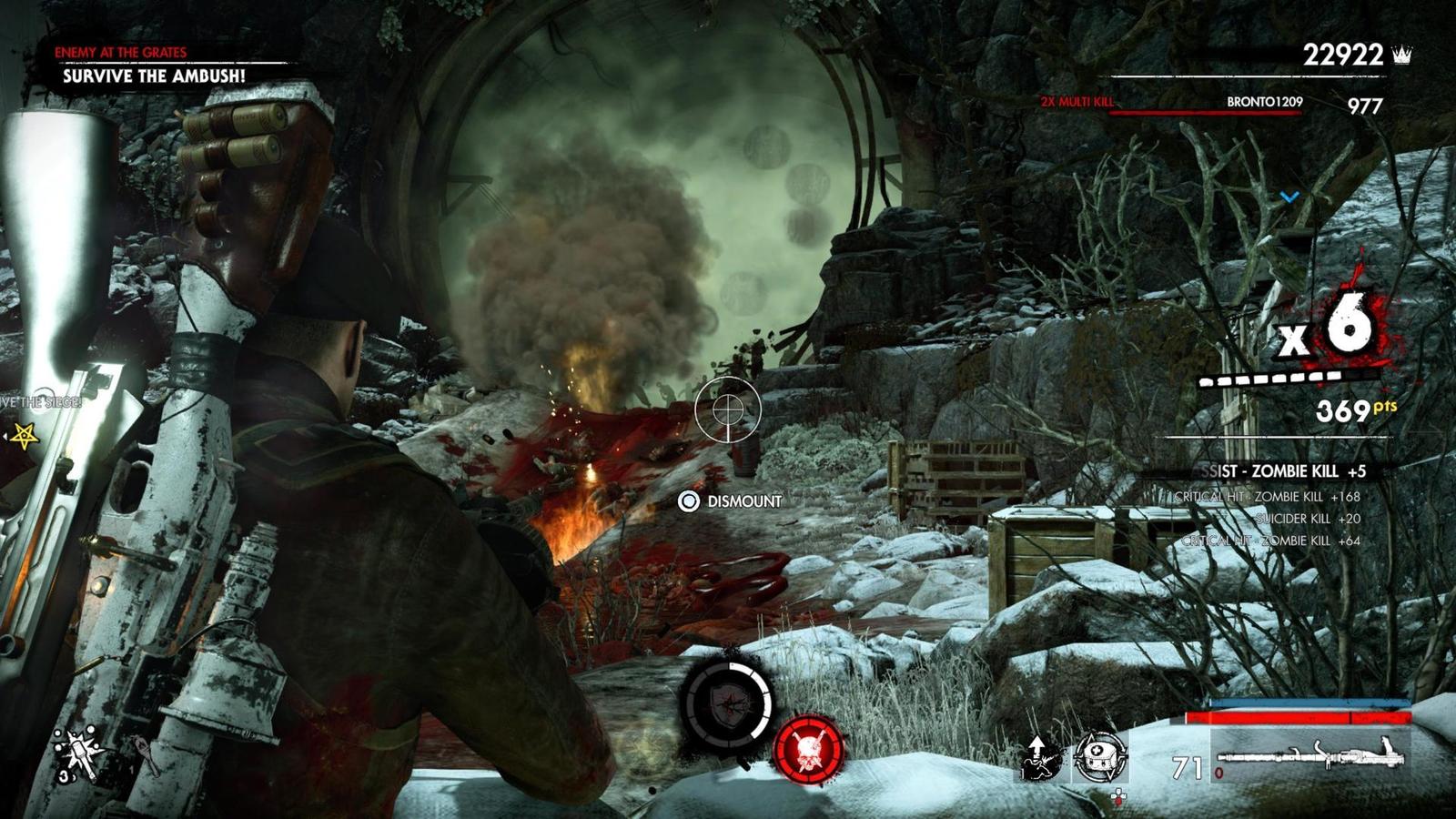Click the Bronto1209 player score row
The width and height of the screenshot is (1456, 819).
(x=1263, y=104)
